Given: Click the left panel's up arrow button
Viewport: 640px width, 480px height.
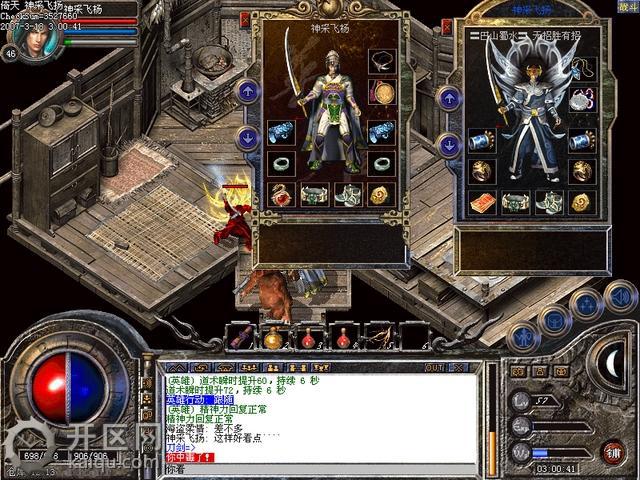Looking at the screenshot, I should [x=247, y=92].
